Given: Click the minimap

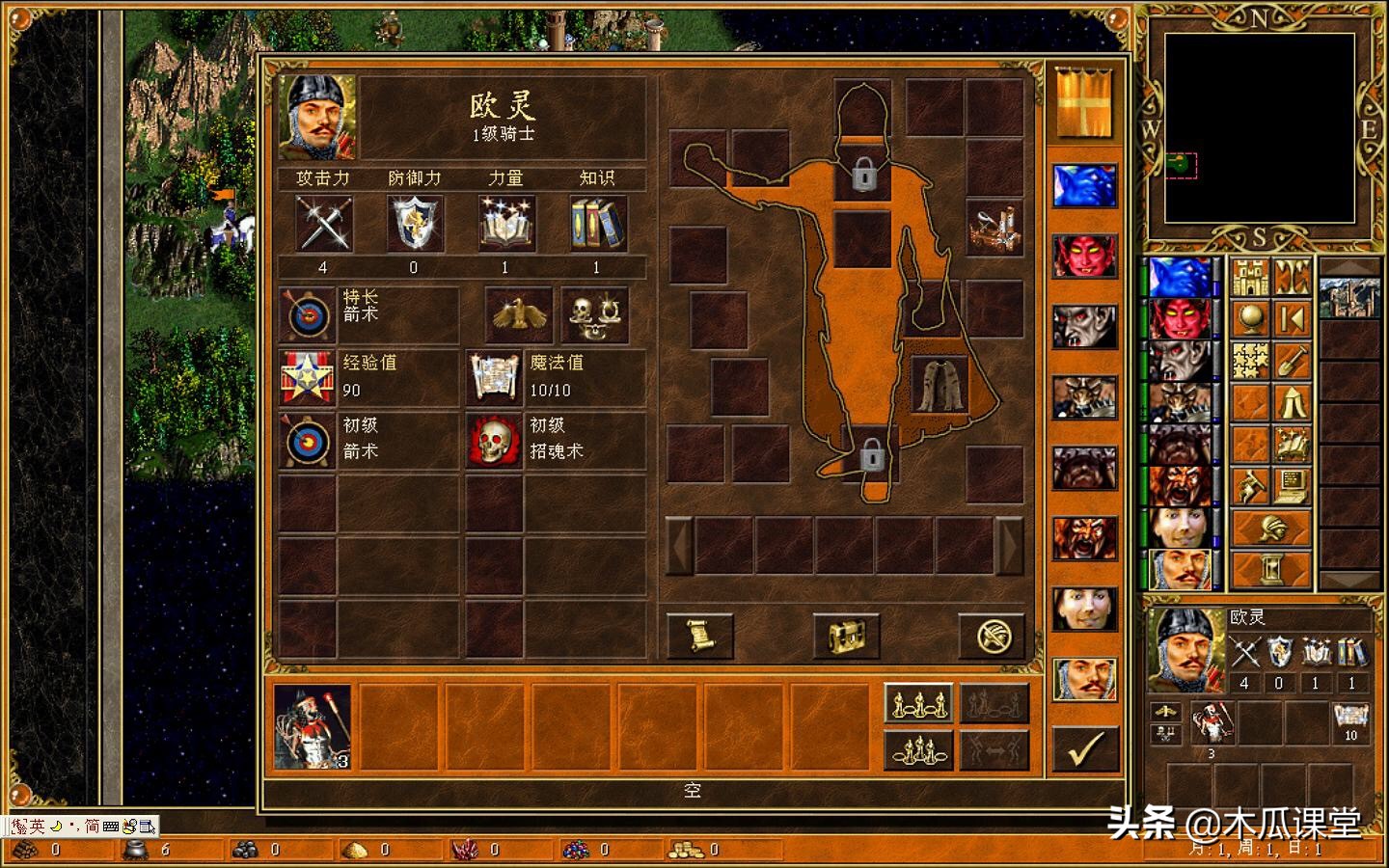Looking at the screenshot, I should 1259,128.
